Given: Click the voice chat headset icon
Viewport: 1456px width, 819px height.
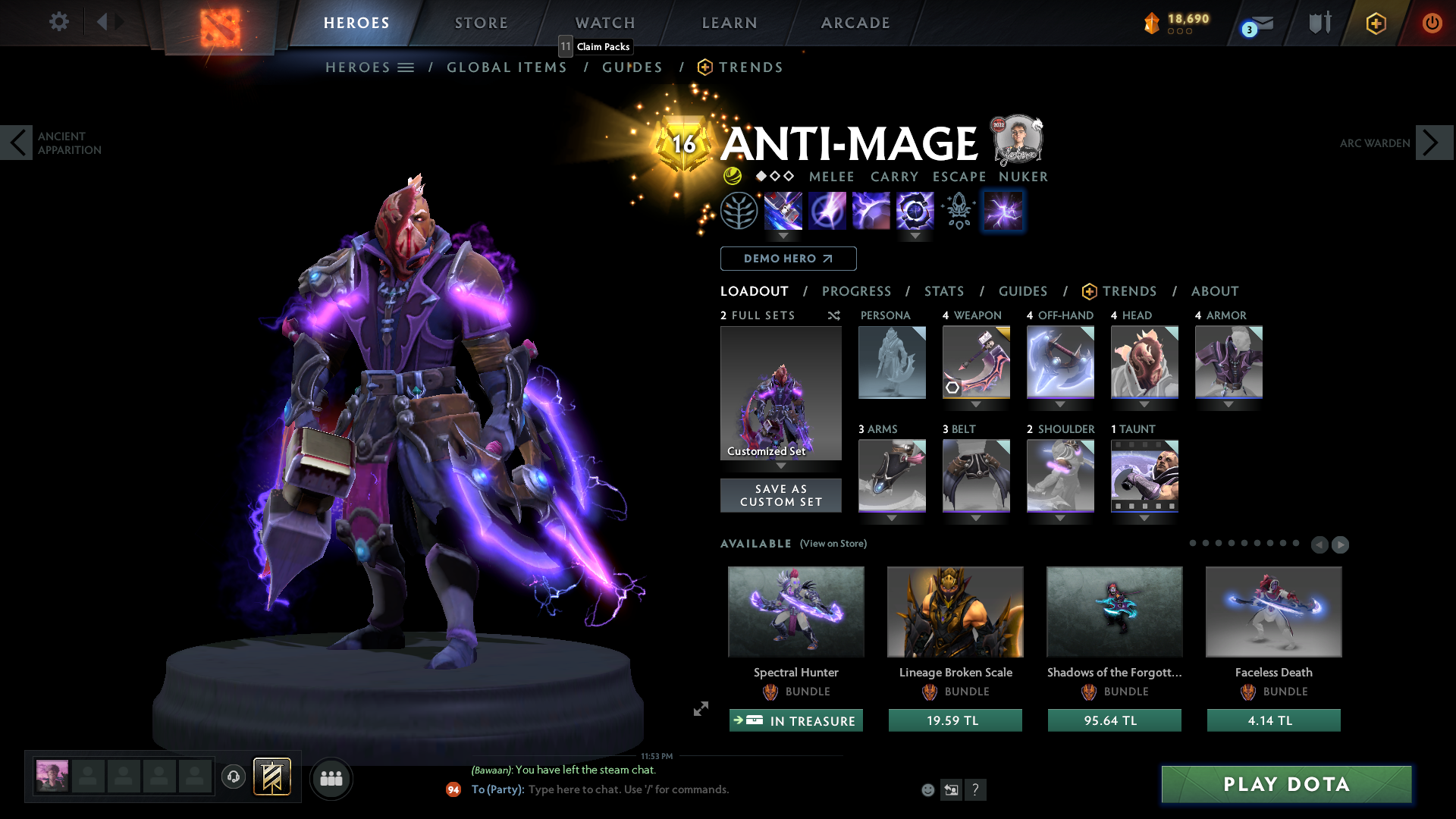Looking at the screenshot, I should coord(233,777).
